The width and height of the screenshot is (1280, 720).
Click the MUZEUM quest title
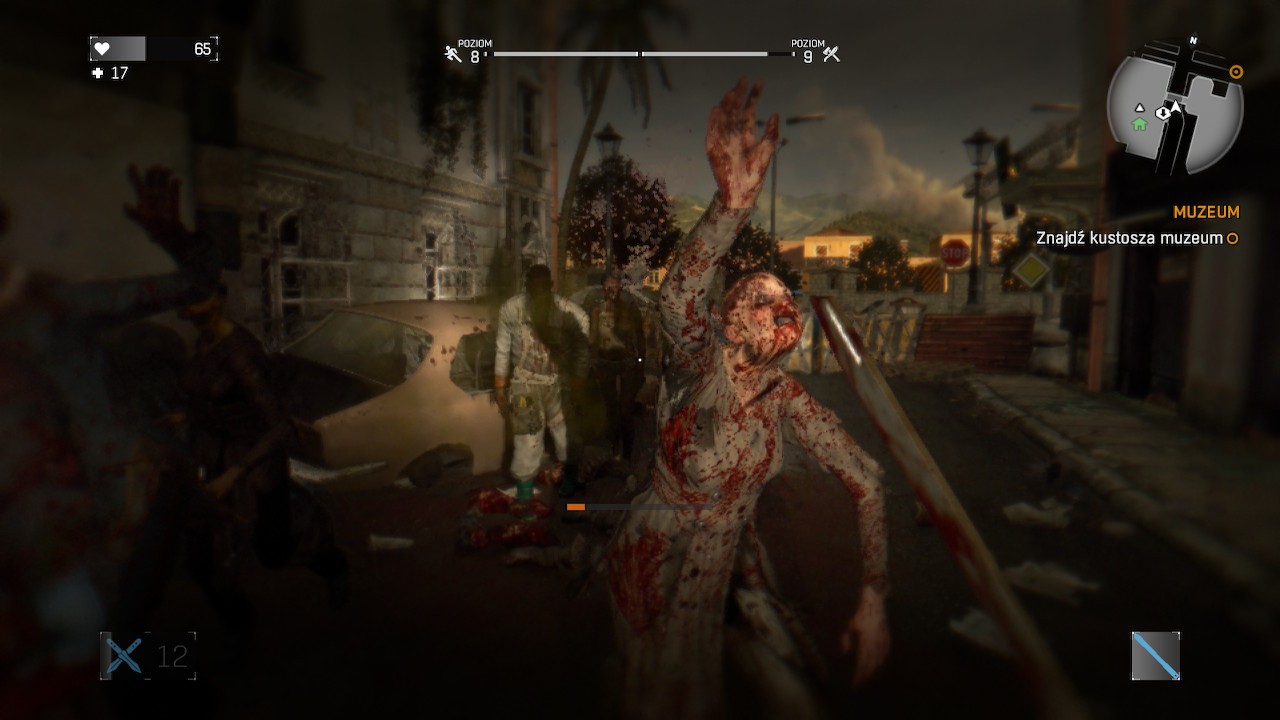(1207, 212)
